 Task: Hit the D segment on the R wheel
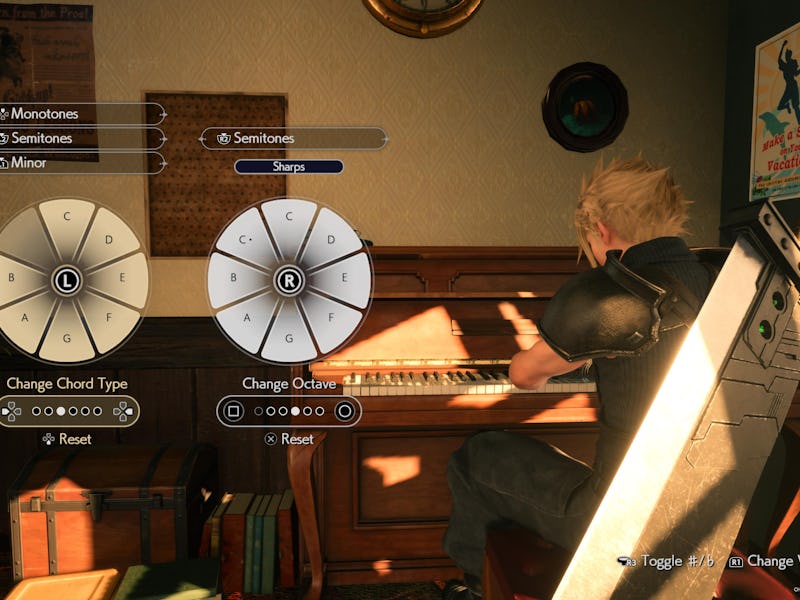tap(330, 241)
